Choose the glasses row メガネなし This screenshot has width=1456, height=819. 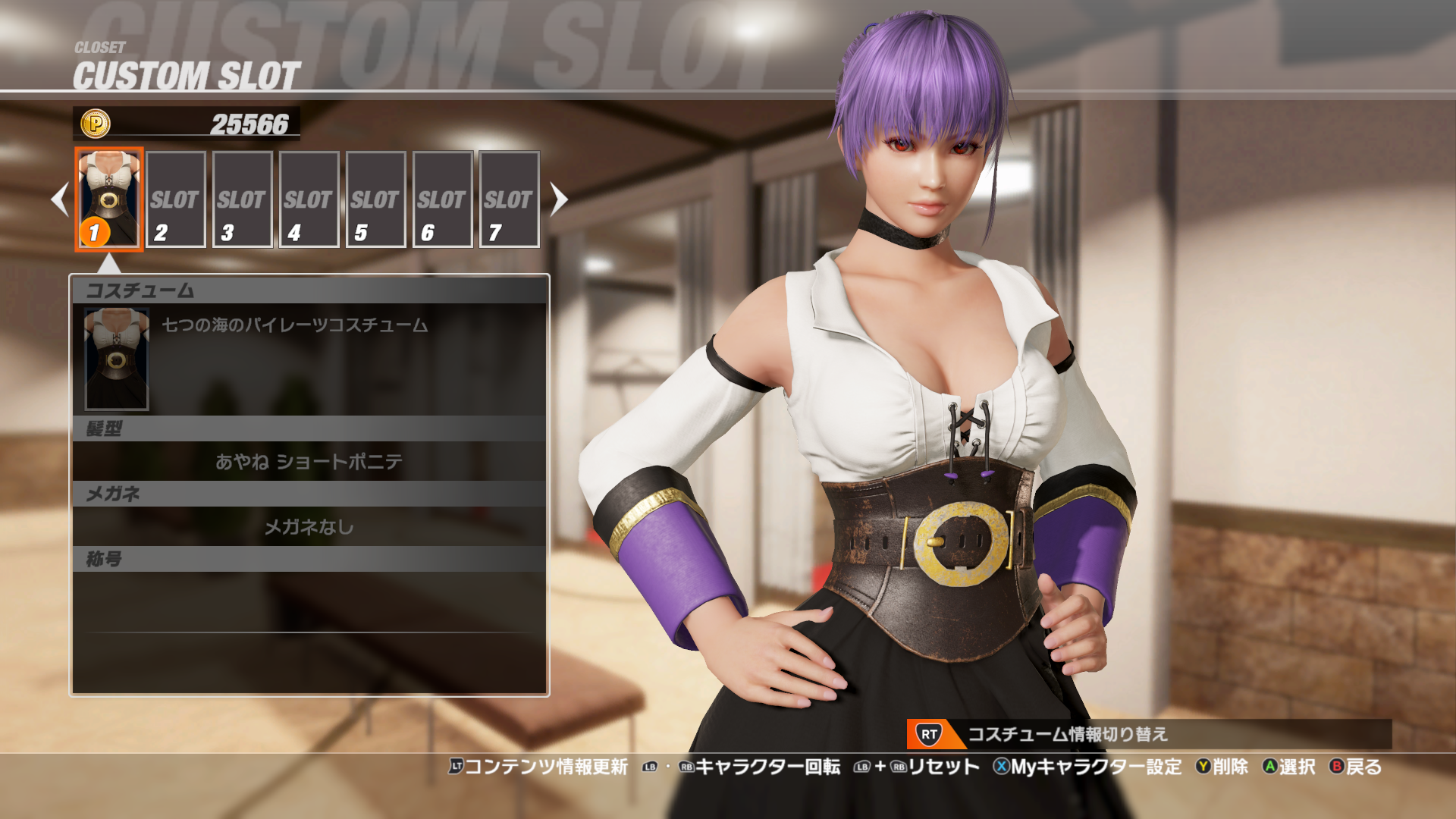click(309, 526)
